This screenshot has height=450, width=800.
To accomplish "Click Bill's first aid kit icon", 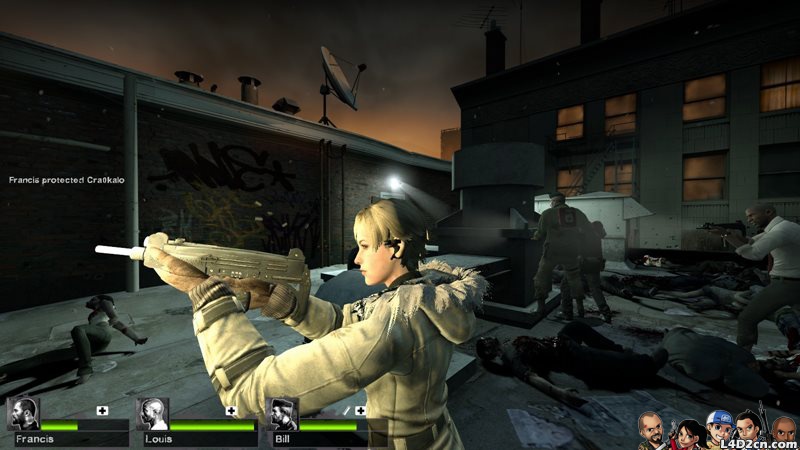I will pyautogui.click(x=360, y=410).
